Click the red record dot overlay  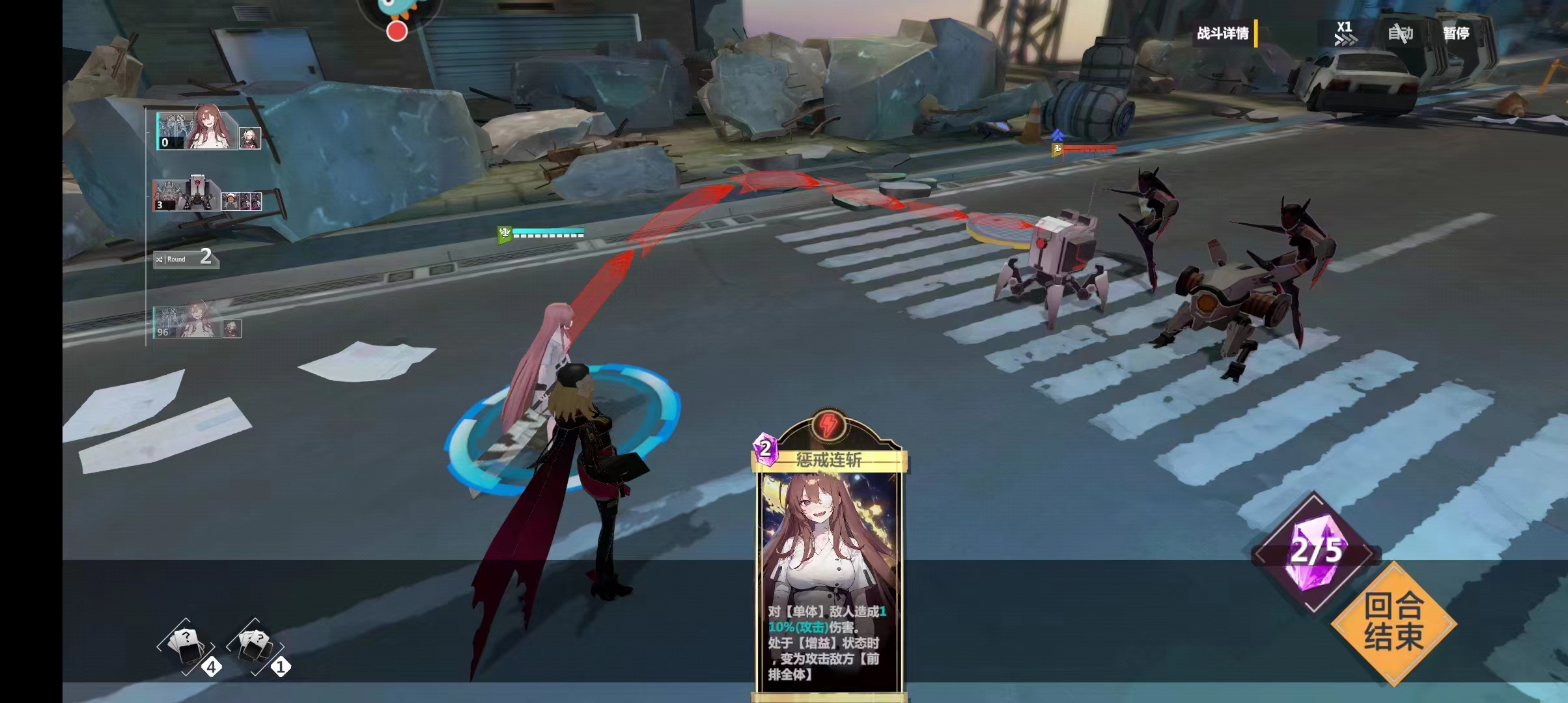click(x=397, y=31)
